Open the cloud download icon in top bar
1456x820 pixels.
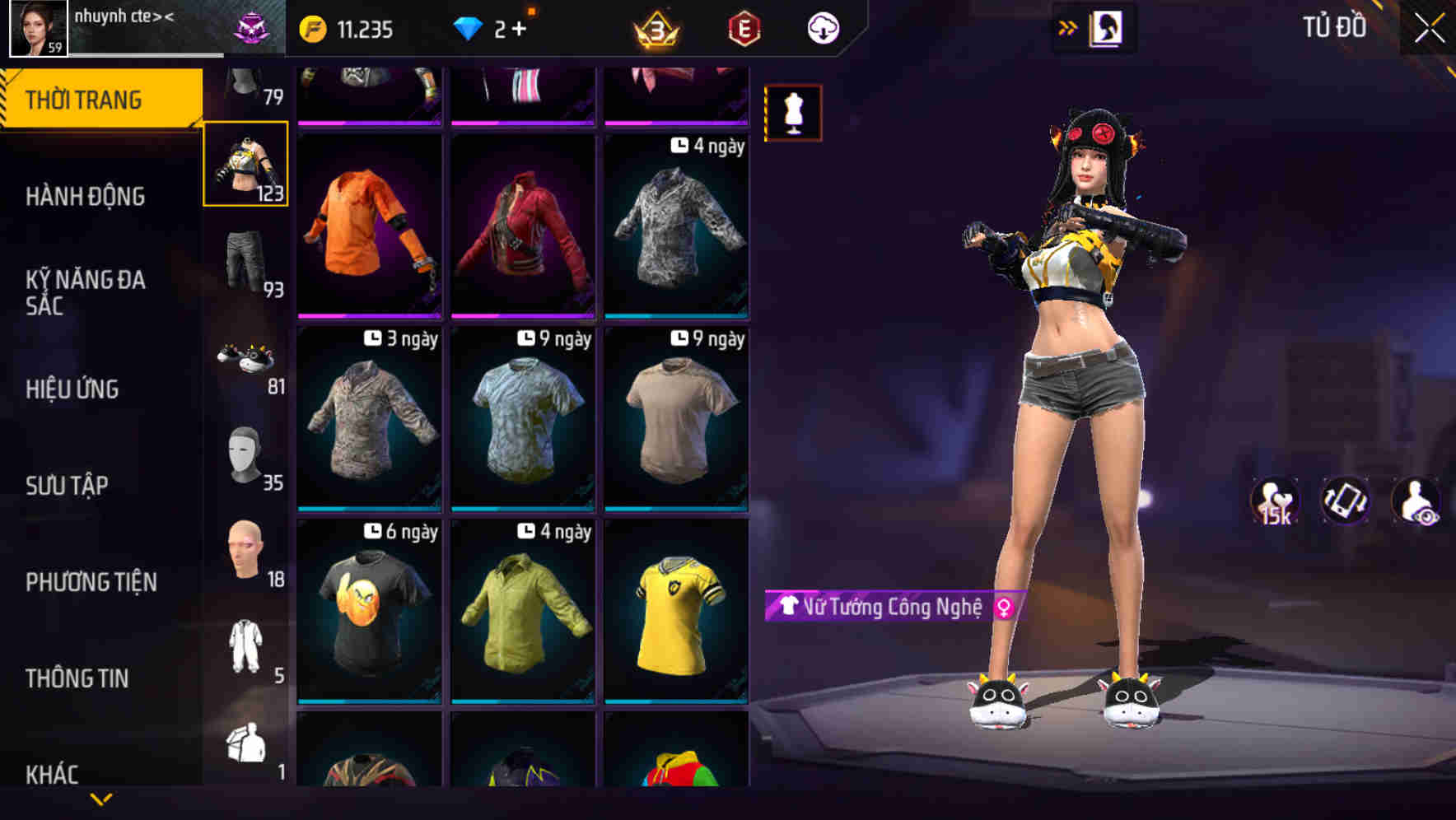pos(823,27)
